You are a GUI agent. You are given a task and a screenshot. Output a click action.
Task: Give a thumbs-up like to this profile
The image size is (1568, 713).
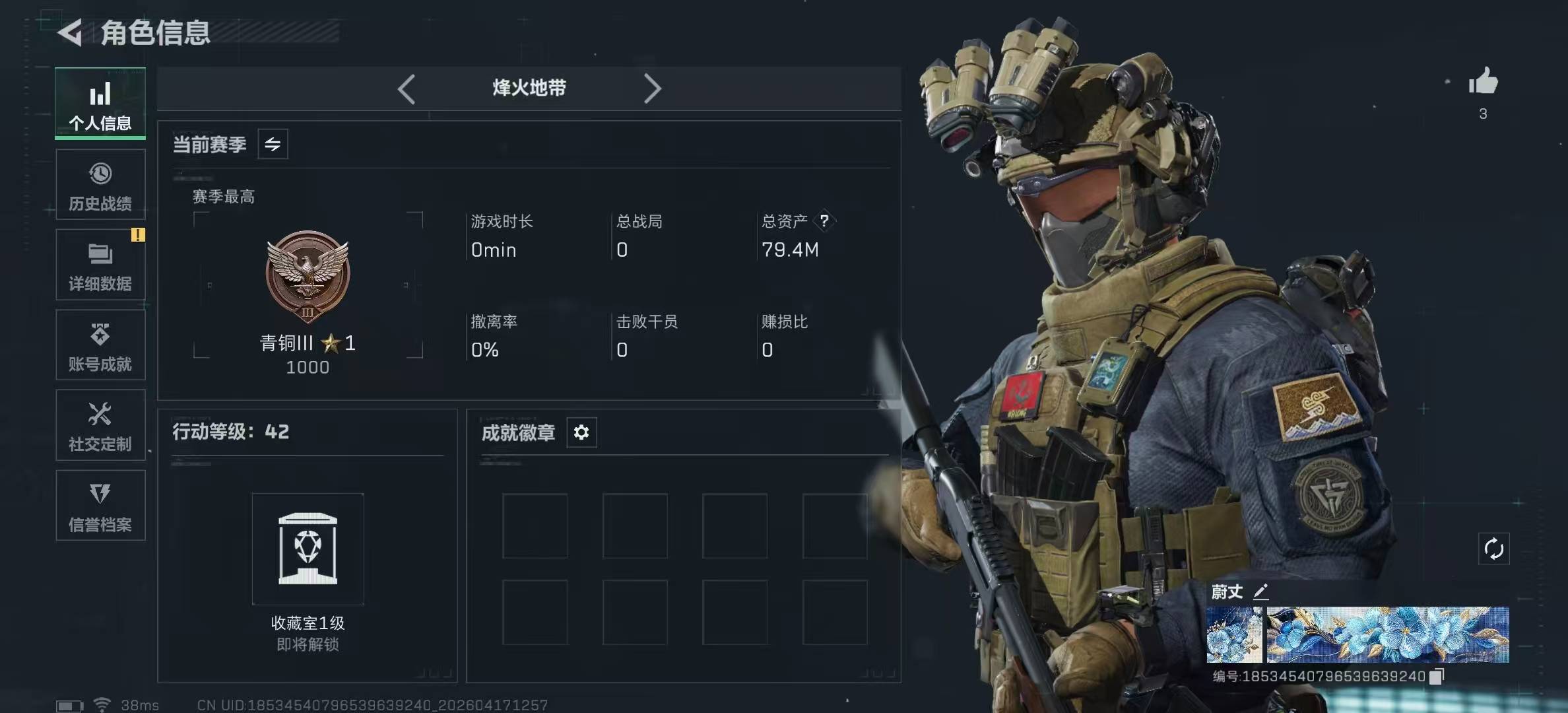1483,82
